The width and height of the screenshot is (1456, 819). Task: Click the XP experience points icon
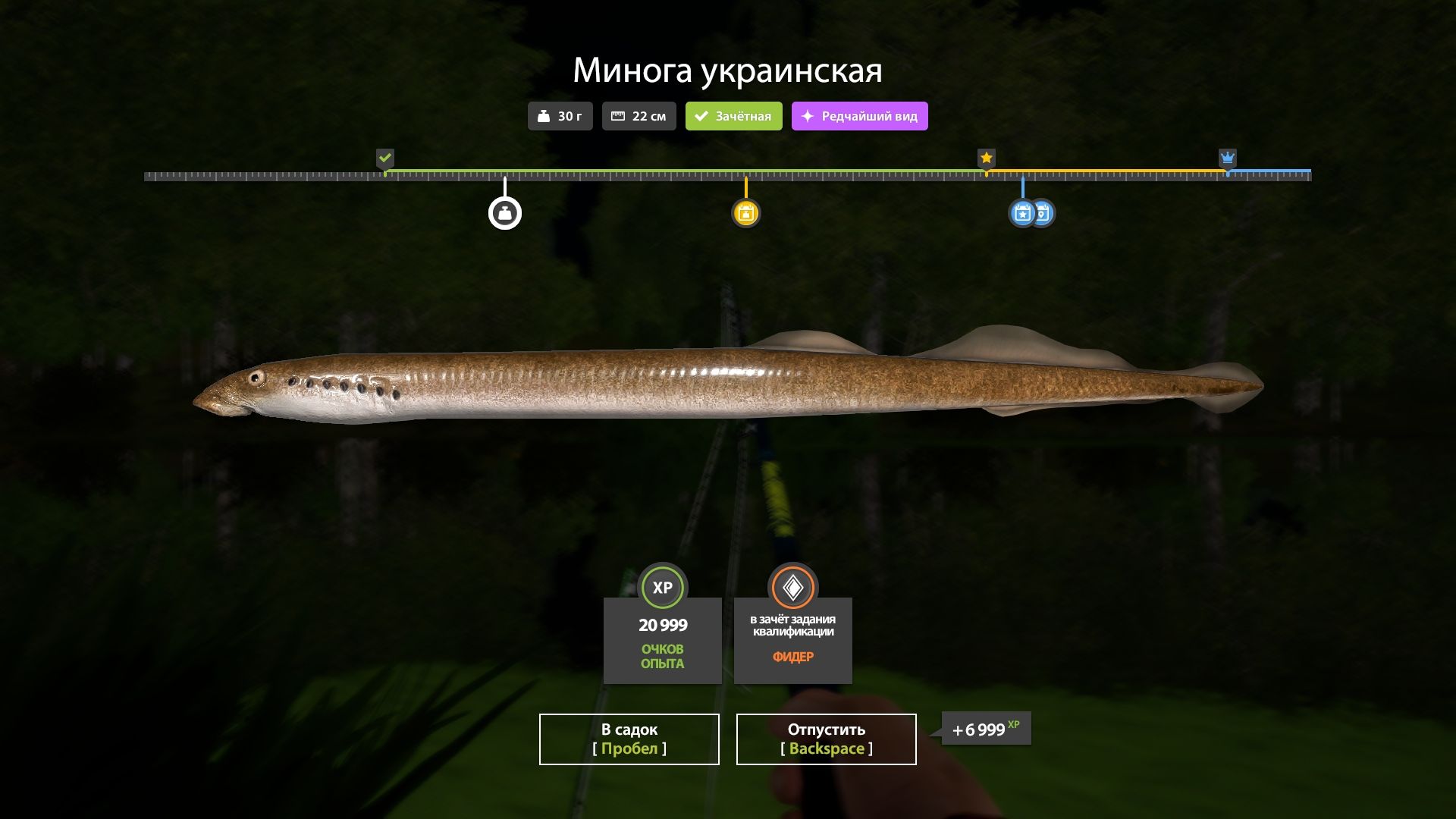(x=663, y=587)
